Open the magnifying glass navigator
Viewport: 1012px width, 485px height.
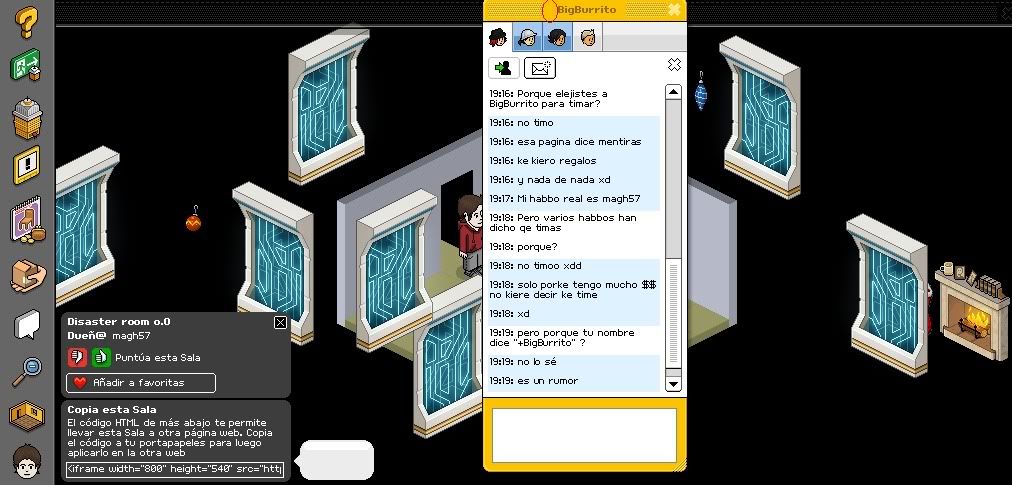point(27,370)
